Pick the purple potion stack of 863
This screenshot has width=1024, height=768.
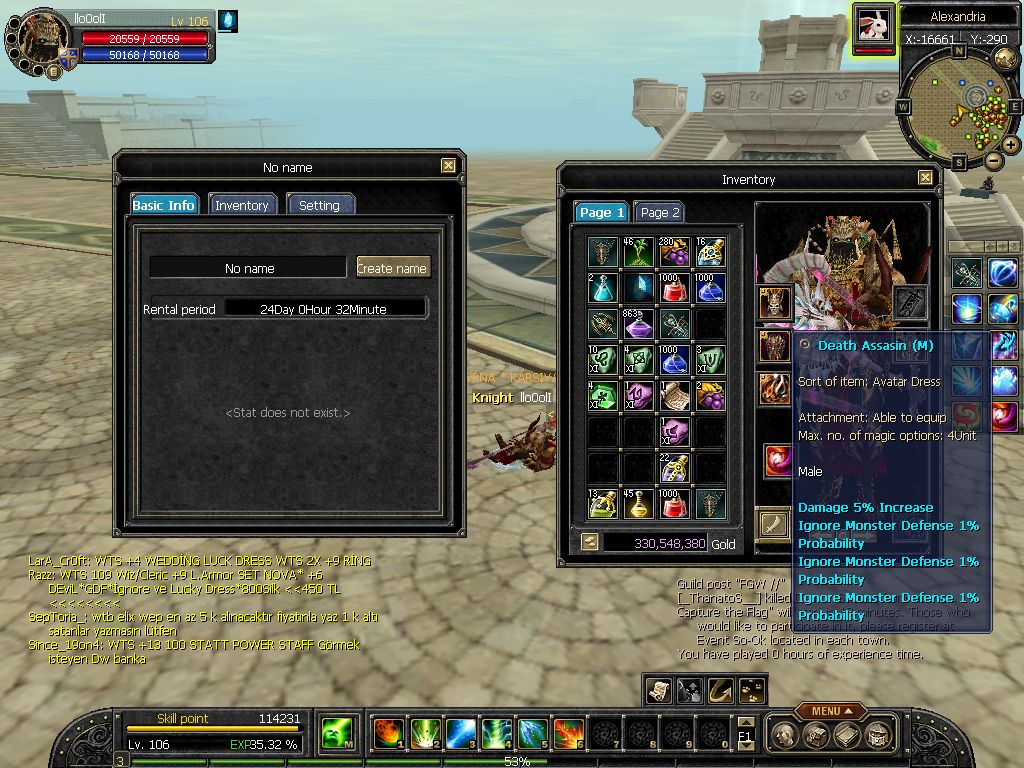pos(639,324)
